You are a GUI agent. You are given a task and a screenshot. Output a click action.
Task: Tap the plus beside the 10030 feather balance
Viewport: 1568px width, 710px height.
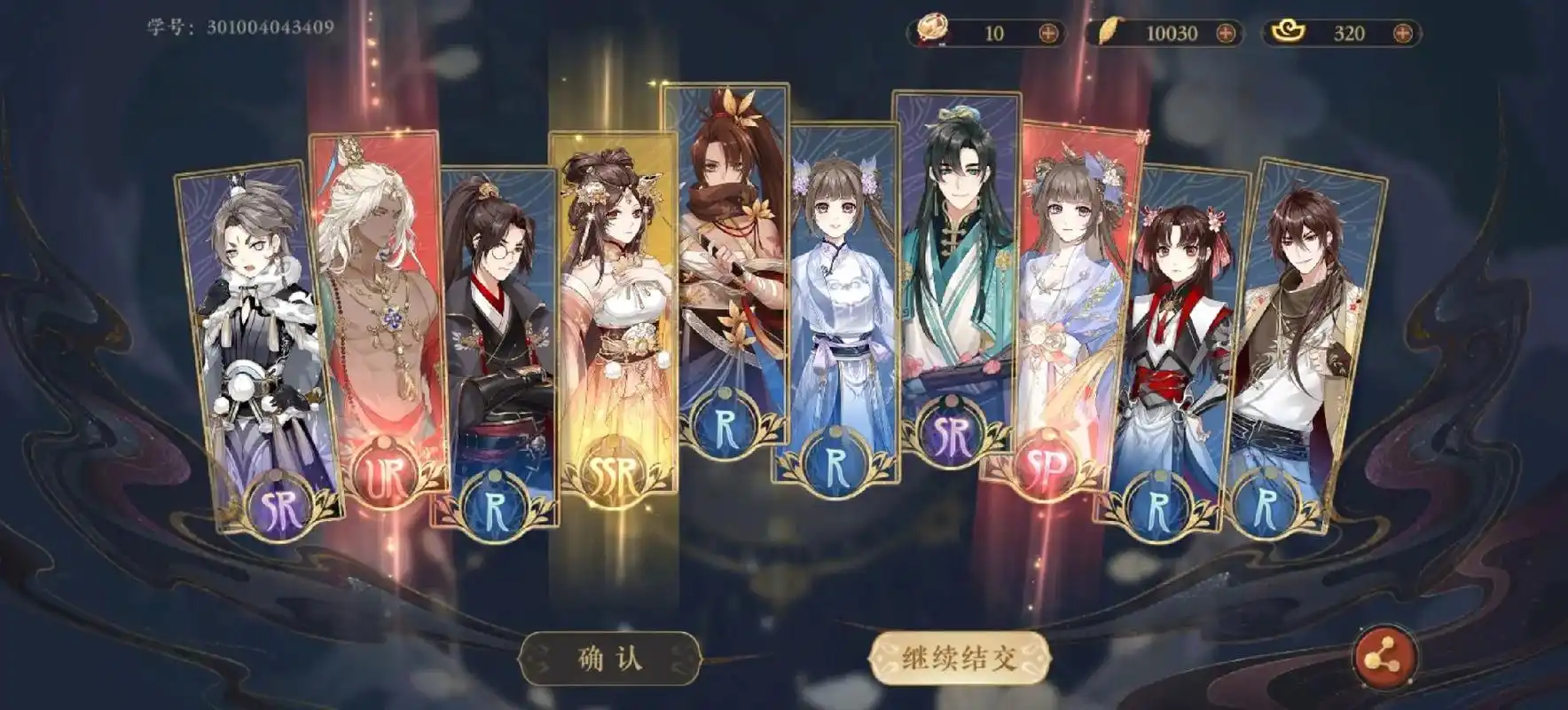click(1223, 31)
